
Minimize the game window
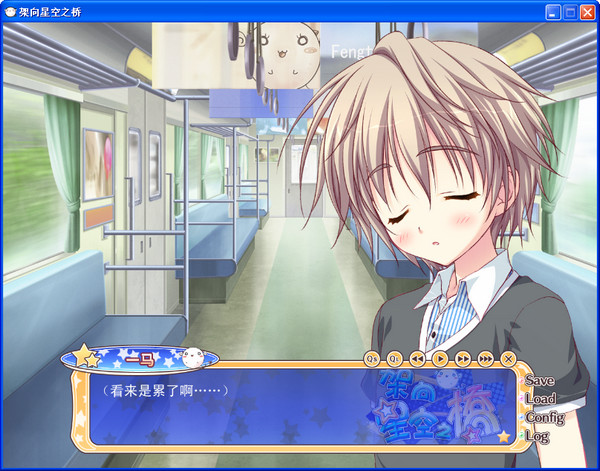pyautogui.click(x=552, y=12)
